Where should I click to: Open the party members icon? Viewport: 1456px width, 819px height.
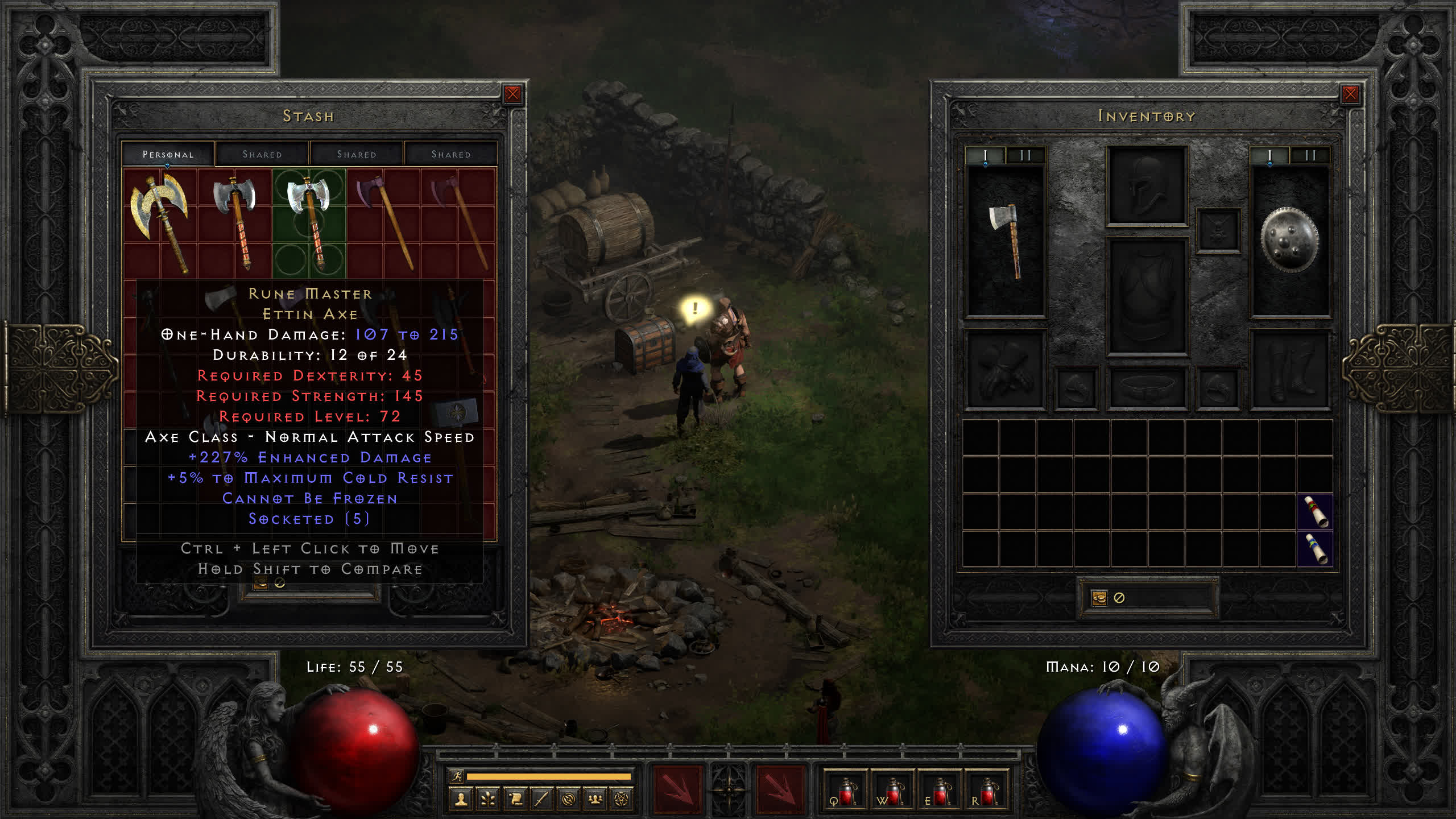click(x=595, y=800)
